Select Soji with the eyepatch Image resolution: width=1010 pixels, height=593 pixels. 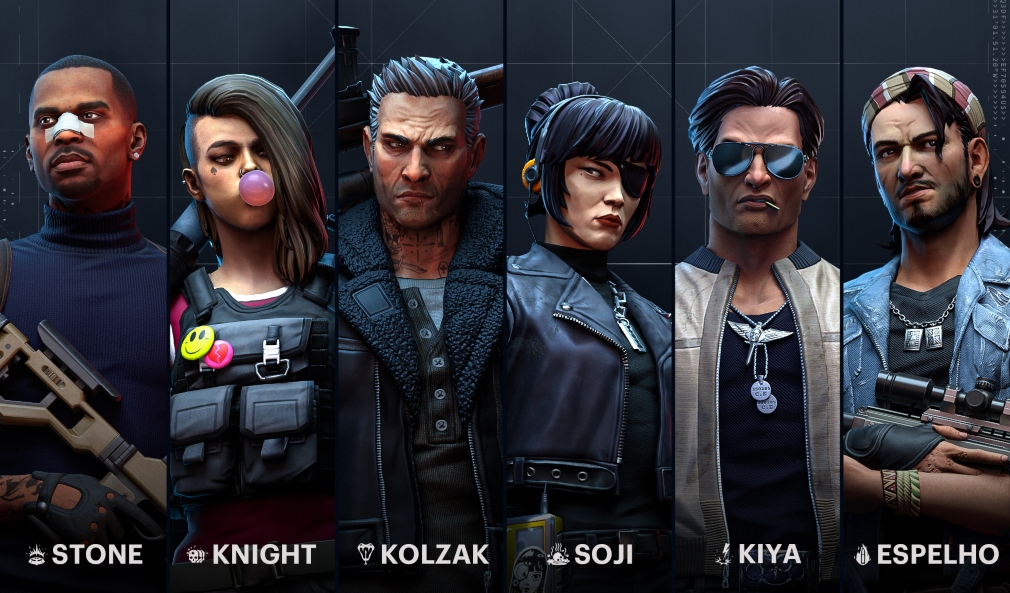(x=589, y=300)
